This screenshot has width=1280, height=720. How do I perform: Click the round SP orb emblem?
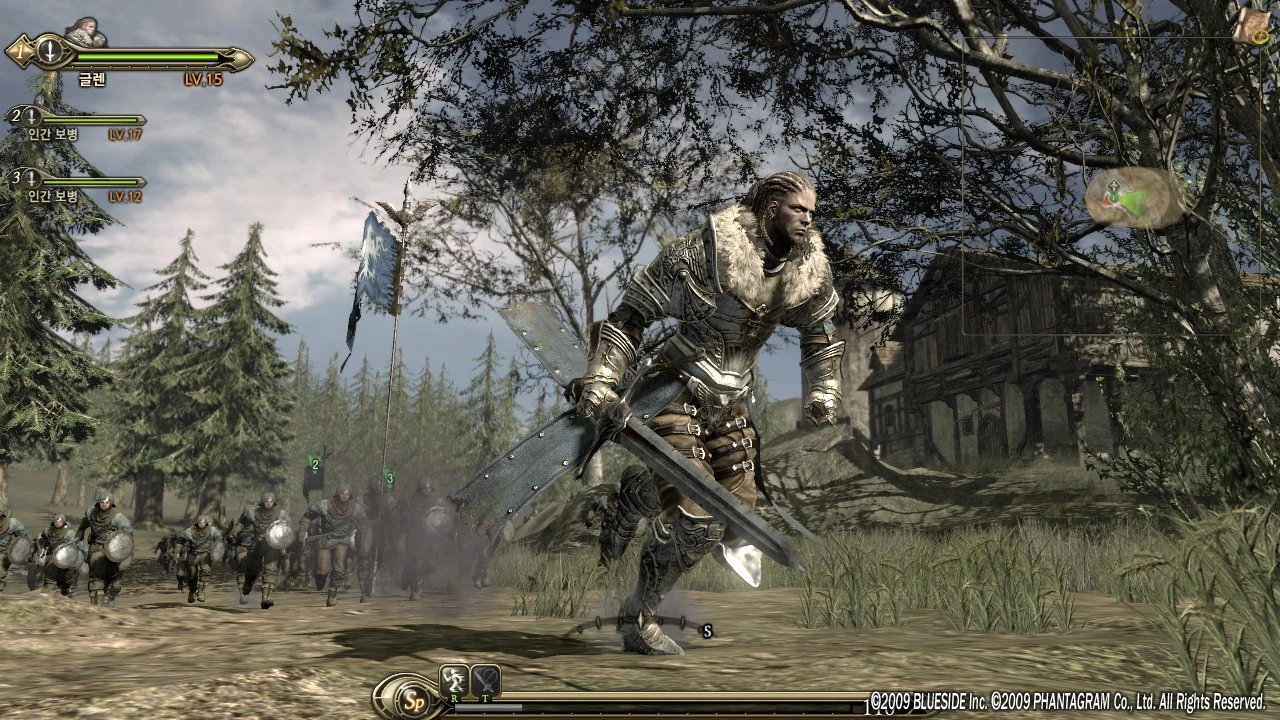(x=410, y=696)
